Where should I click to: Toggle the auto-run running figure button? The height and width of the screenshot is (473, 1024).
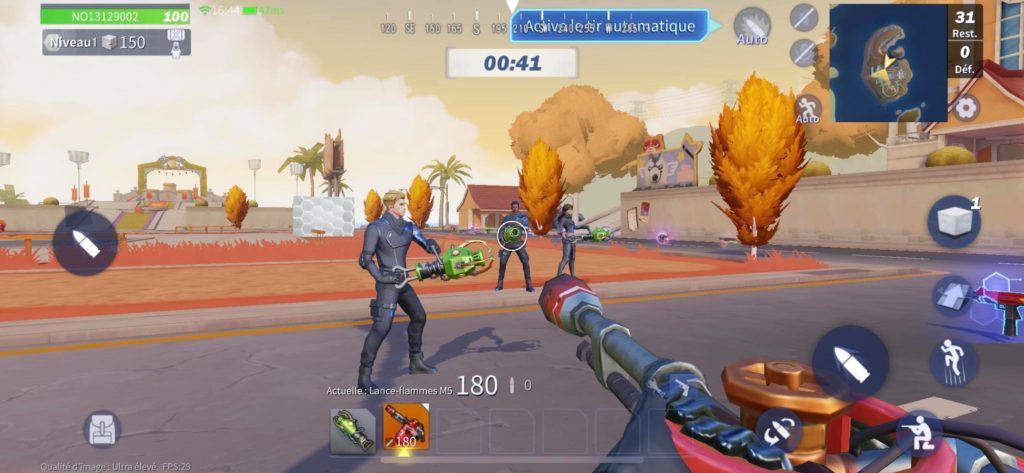point(807,108)
